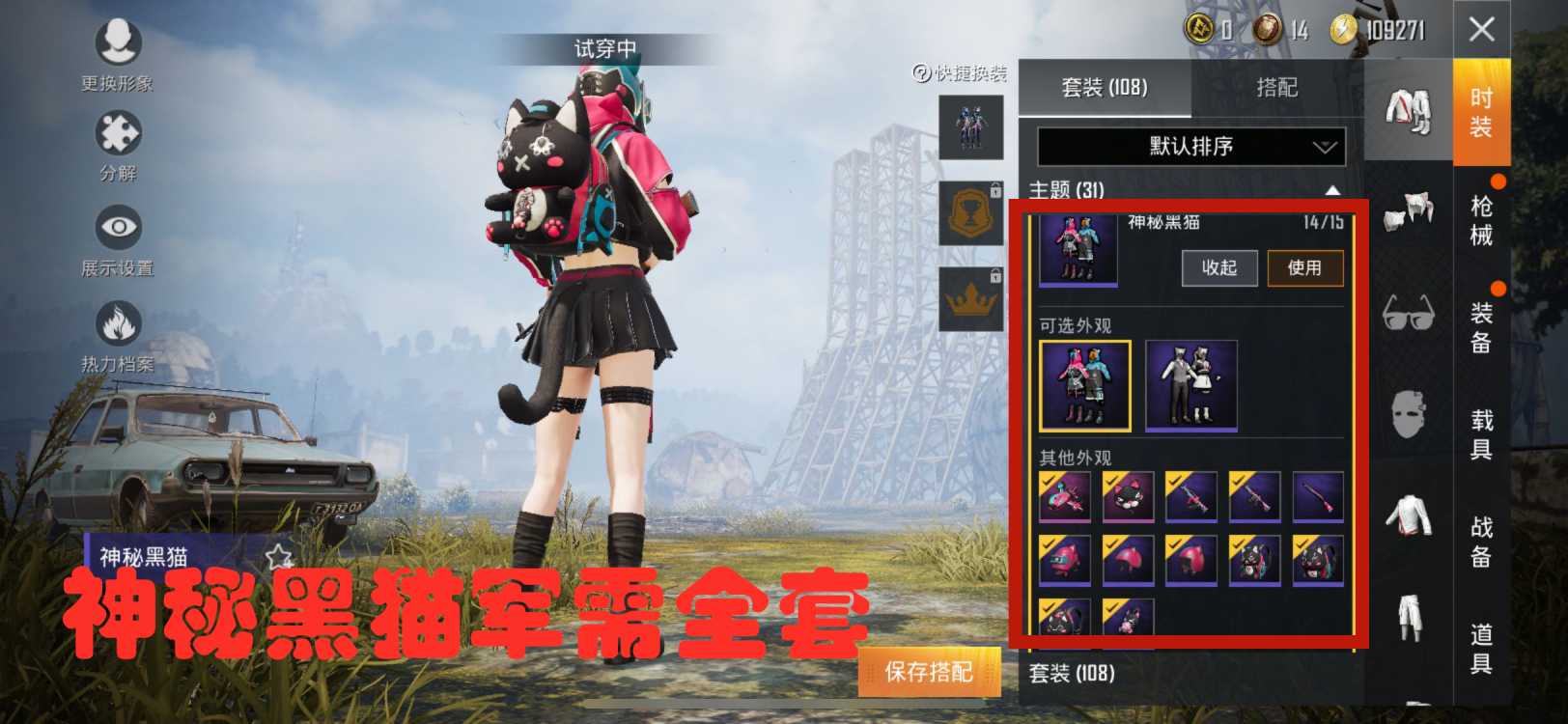Select the black cat maid appearance thumbnail

[1191, 383]
